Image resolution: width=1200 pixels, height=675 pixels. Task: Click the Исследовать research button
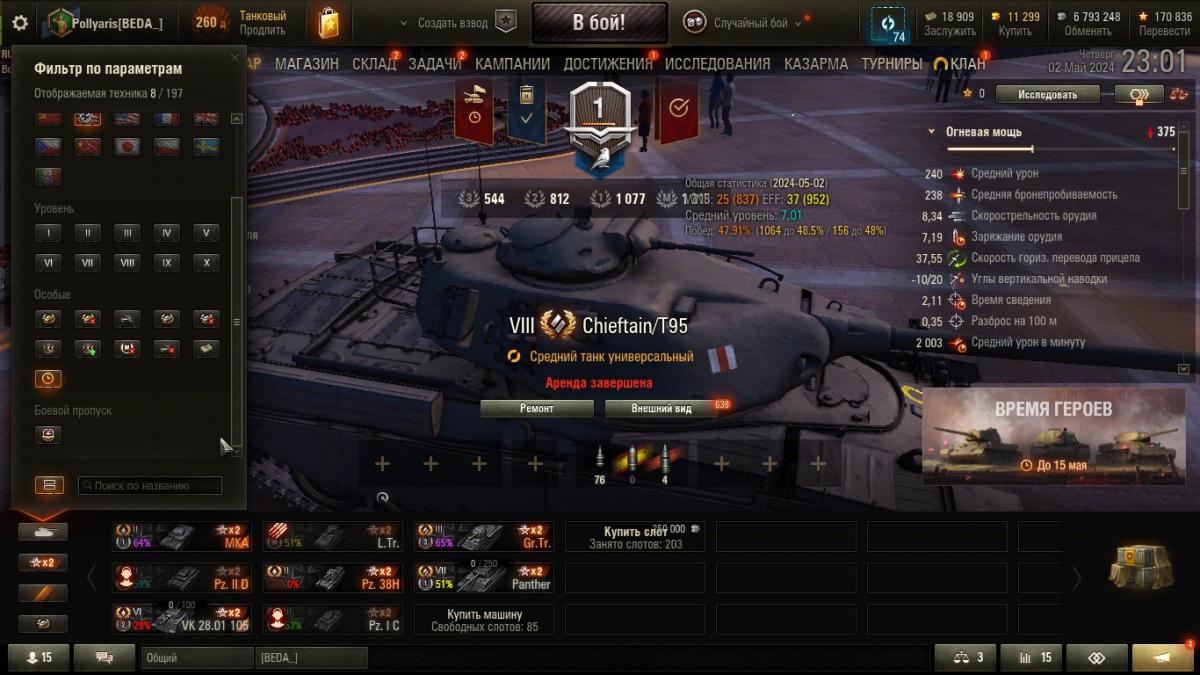point(1048,94)
